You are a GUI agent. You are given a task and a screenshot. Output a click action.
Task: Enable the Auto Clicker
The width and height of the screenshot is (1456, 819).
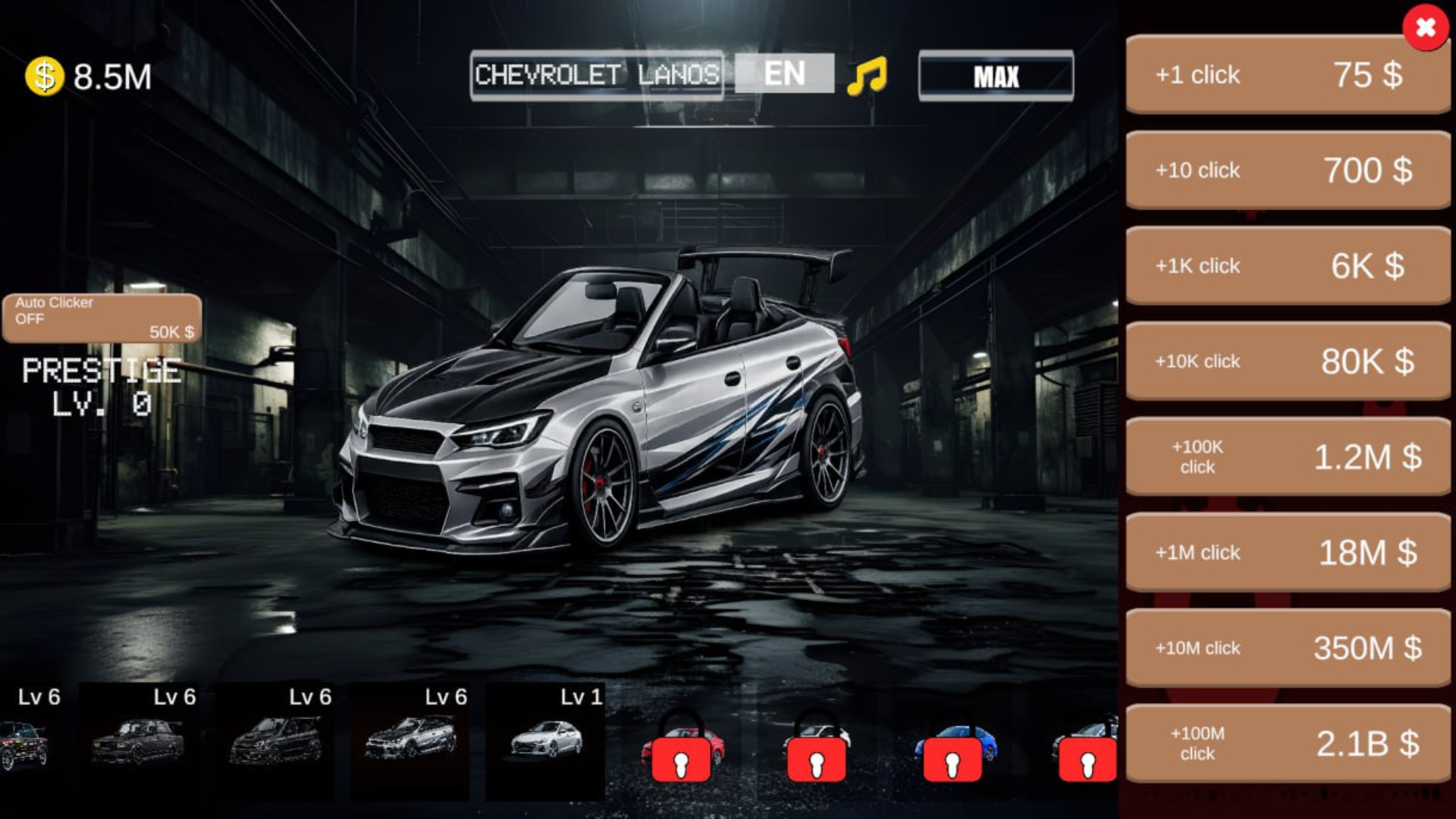(101, 315)
